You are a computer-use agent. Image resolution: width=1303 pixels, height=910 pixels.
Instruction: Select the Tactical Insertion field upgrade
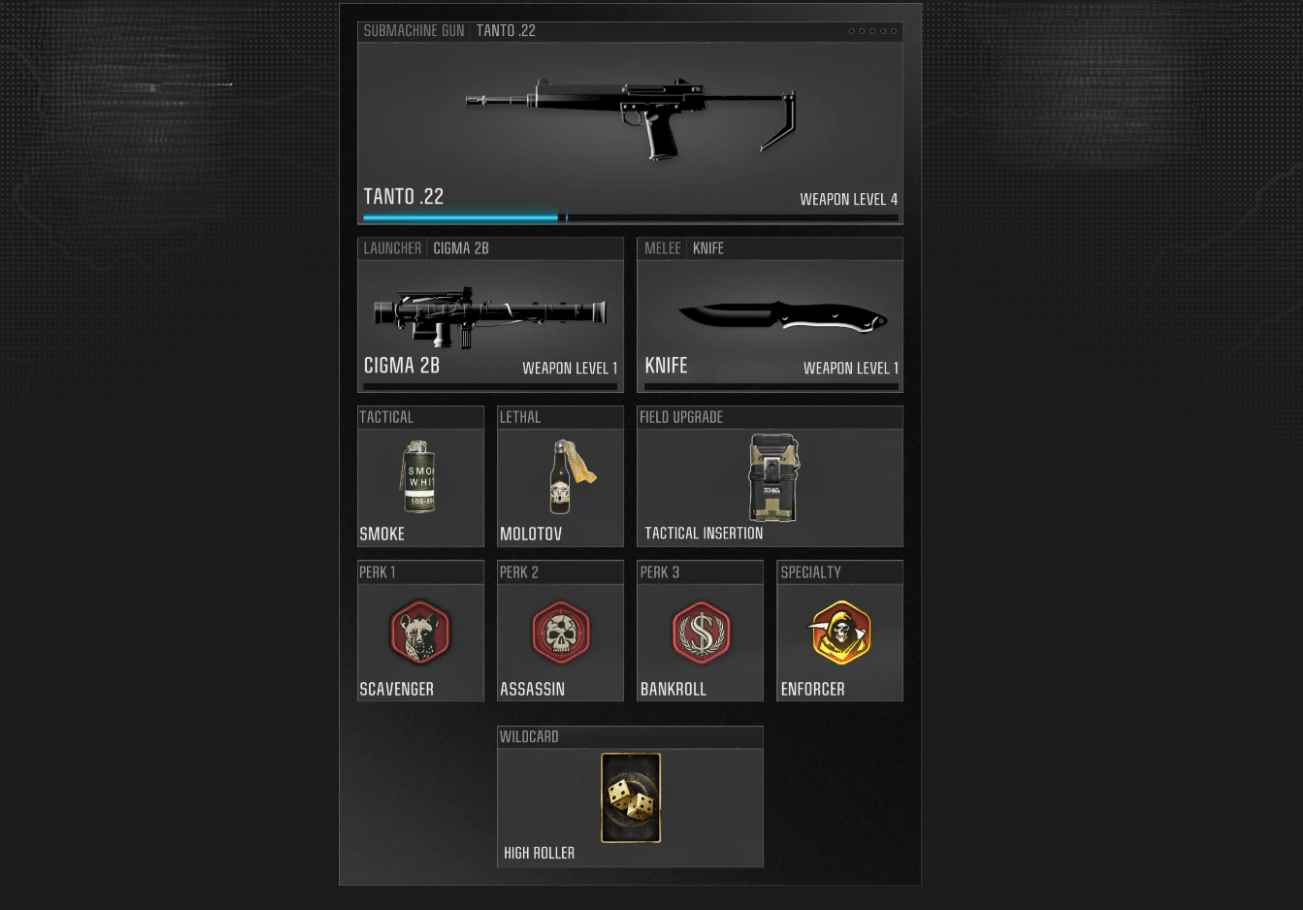tap(770, 477)
